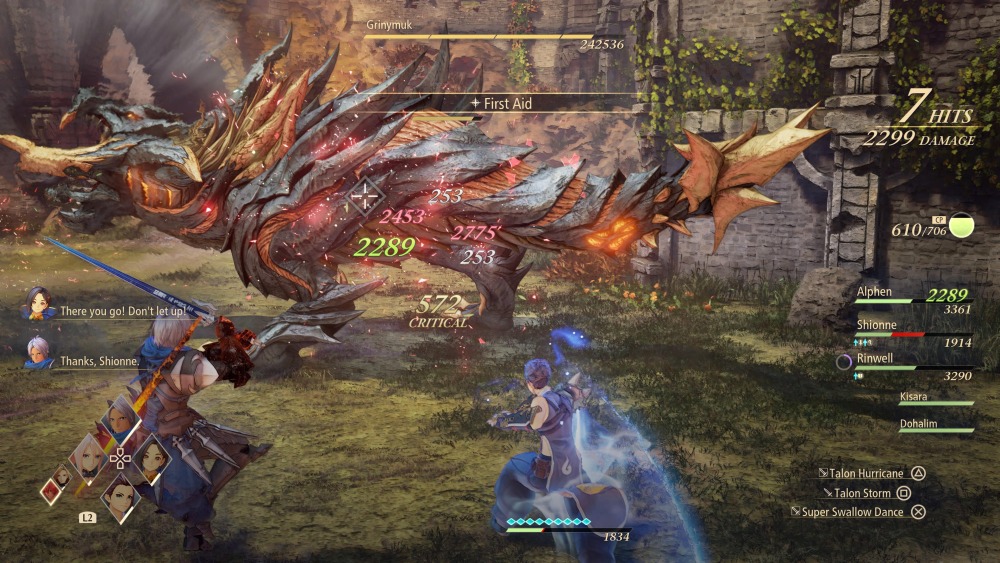Select Shionne in the party status list
The height and width of the screenshot is (563, 1000).
pos(900,329)
